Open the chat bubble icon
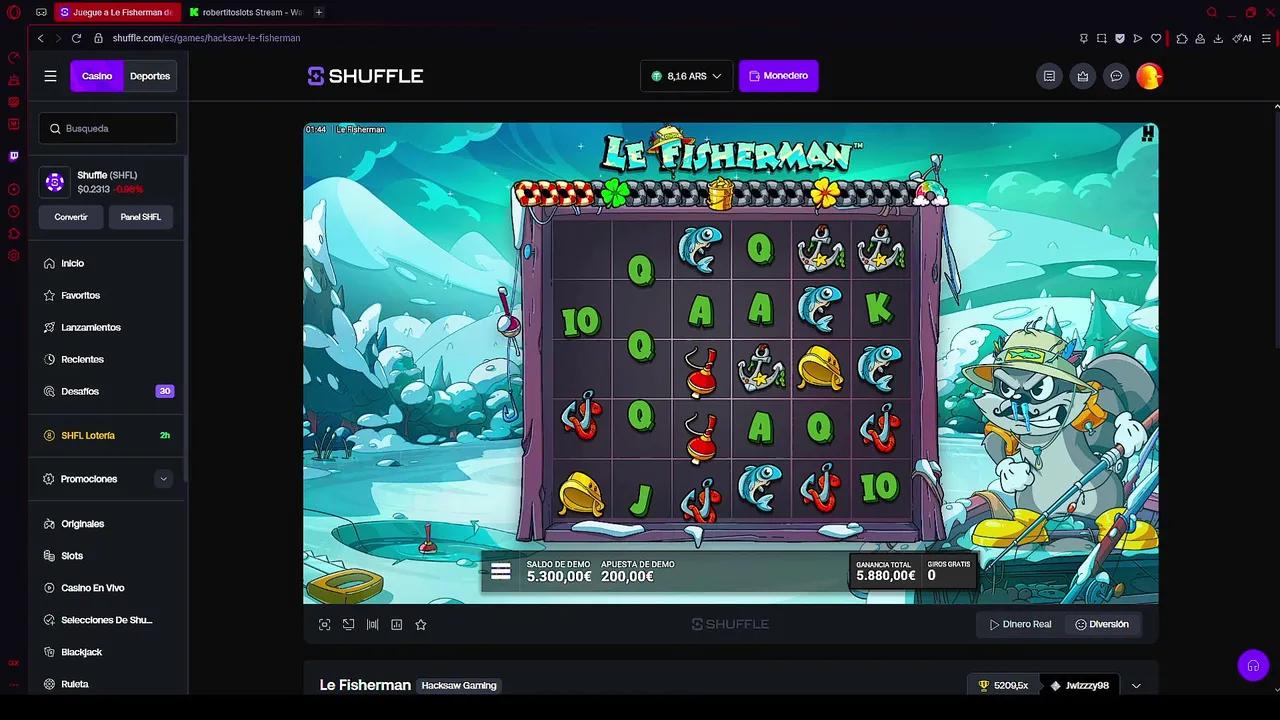The width and height of the screenshot is (1280, 720). click(1116, 75)
